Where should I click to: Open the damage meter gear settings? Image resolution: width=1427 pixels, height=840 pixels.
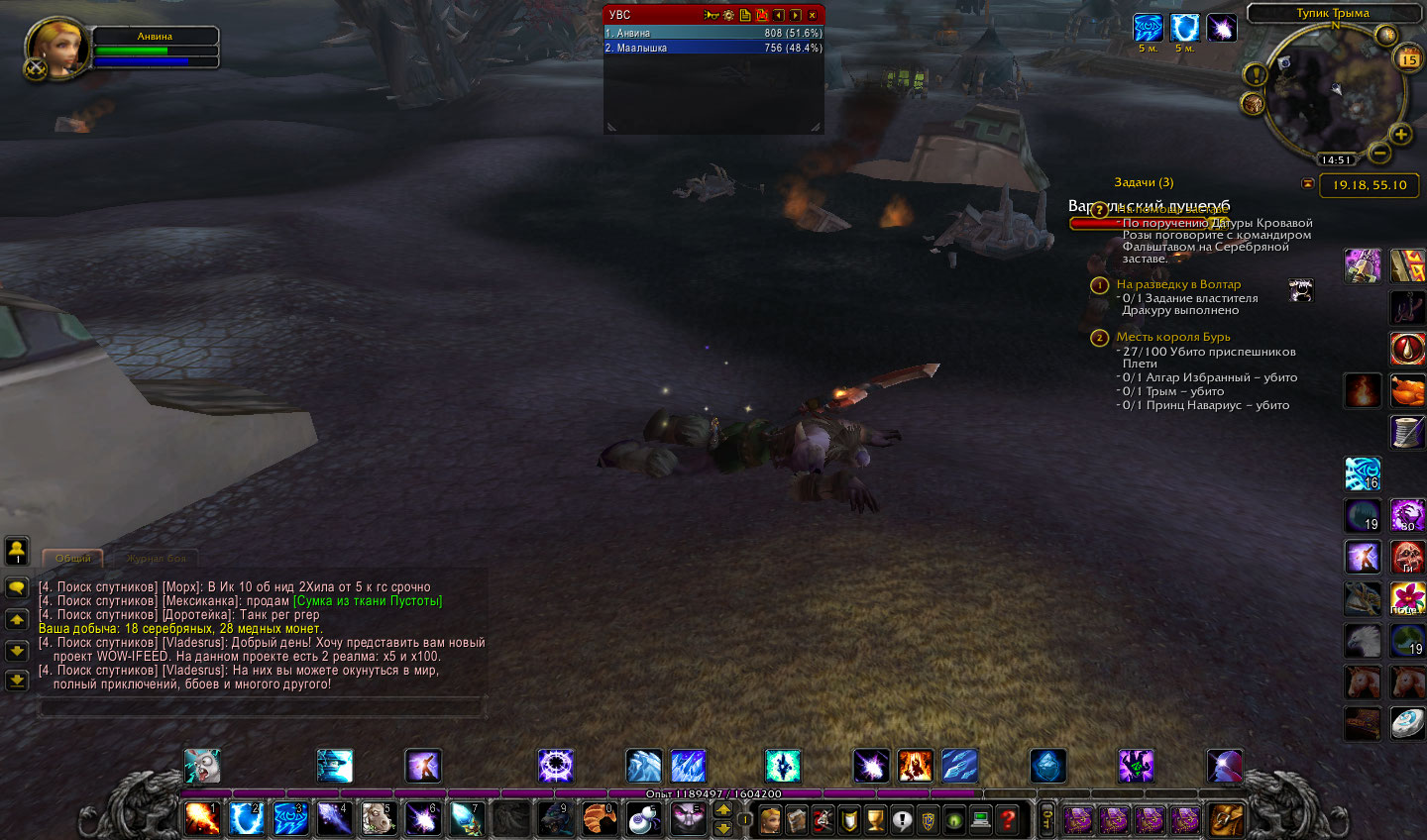(x=728, y=15)
